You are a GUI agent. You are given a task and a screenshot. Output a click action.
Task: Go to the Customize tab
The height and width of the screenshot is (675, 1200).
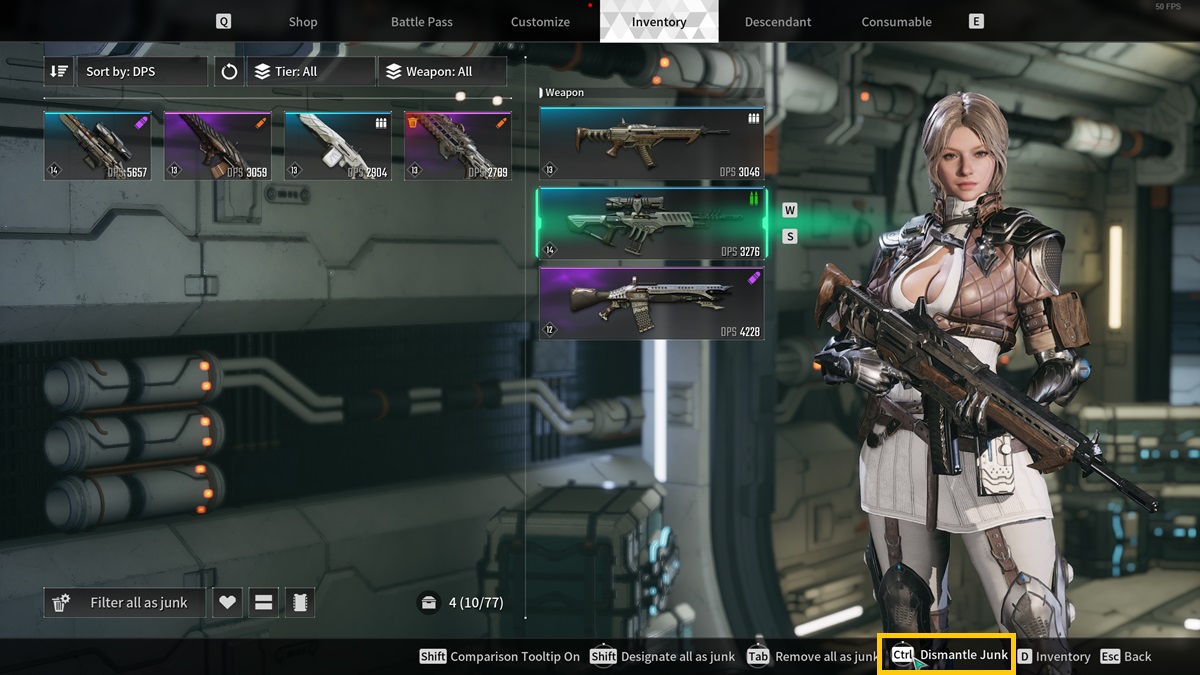point(540,22)
